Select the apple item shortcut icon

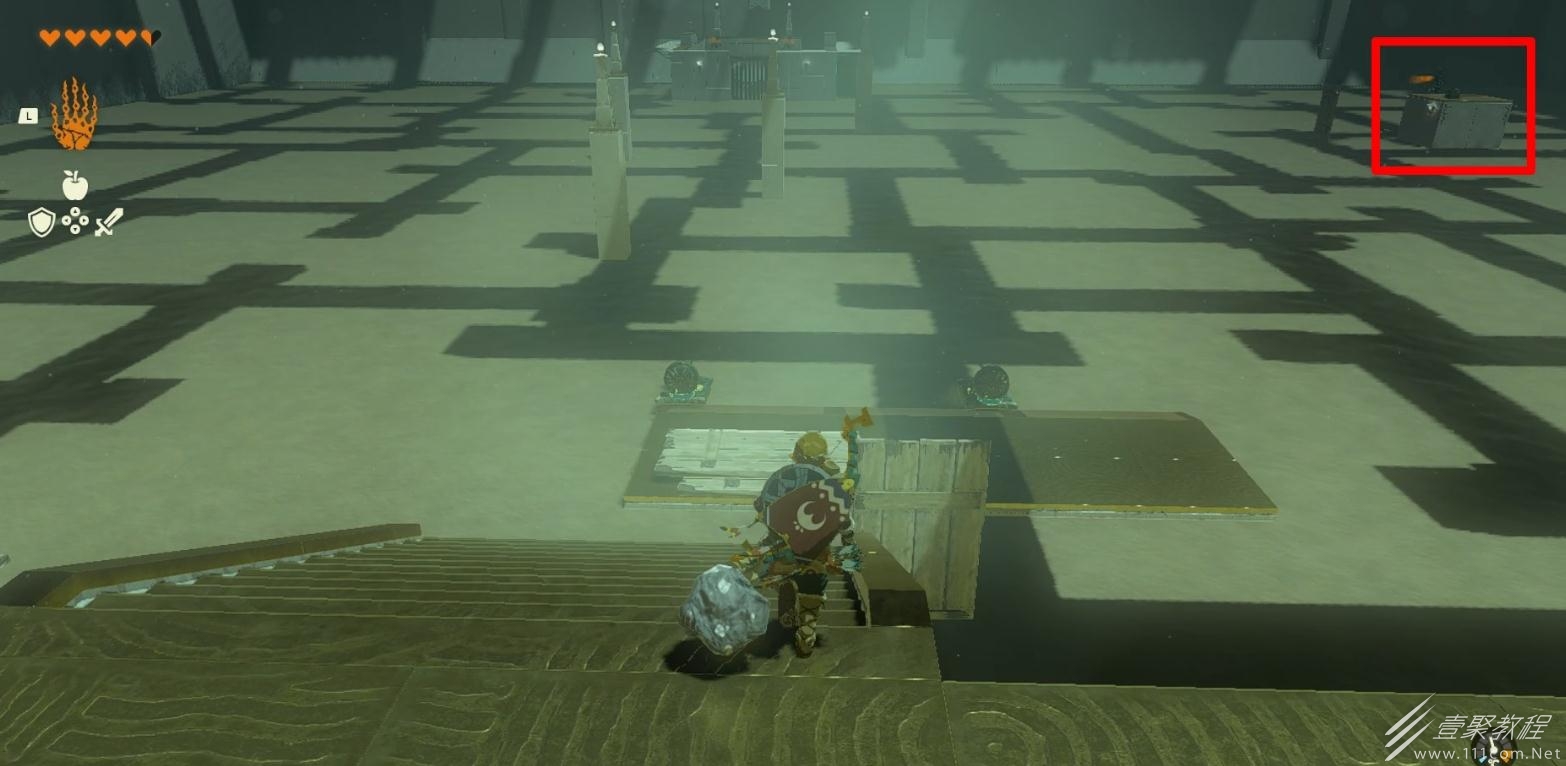click(x=75, y=185)
